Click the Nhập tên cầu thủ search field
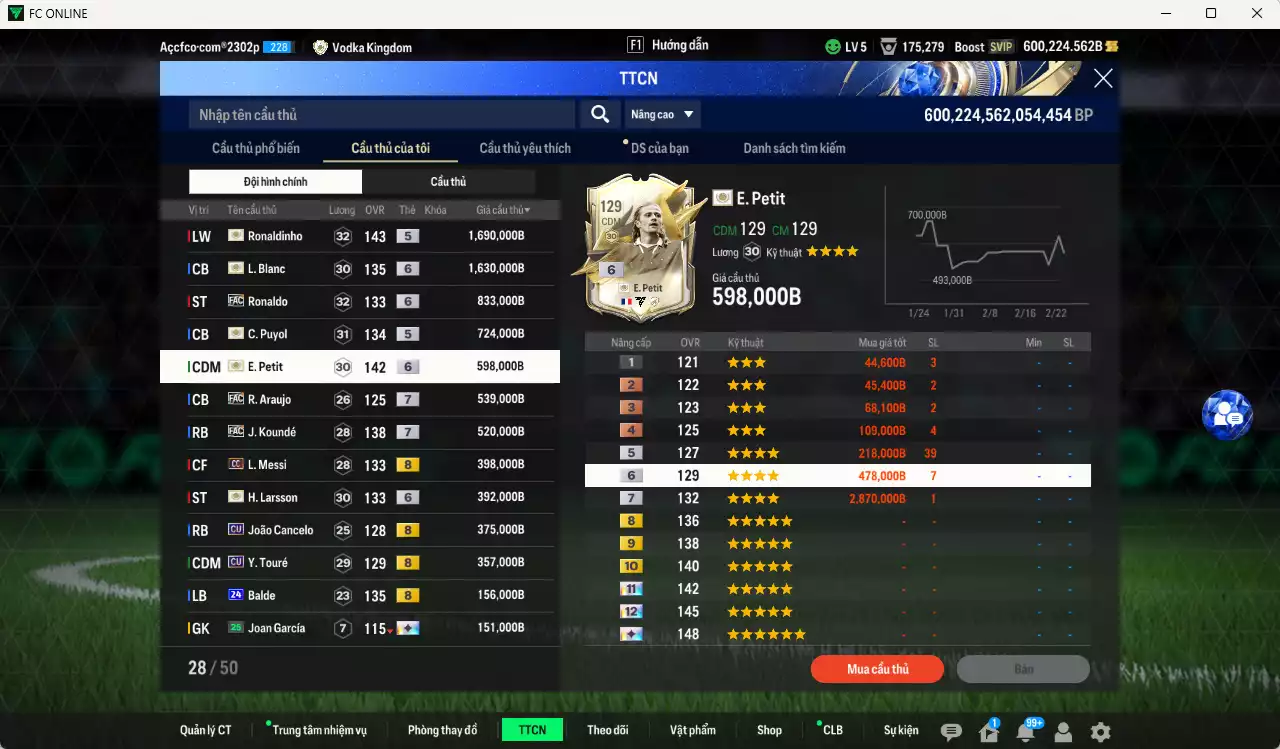This screenshot has height=749, width=1280. click(380, 114)
